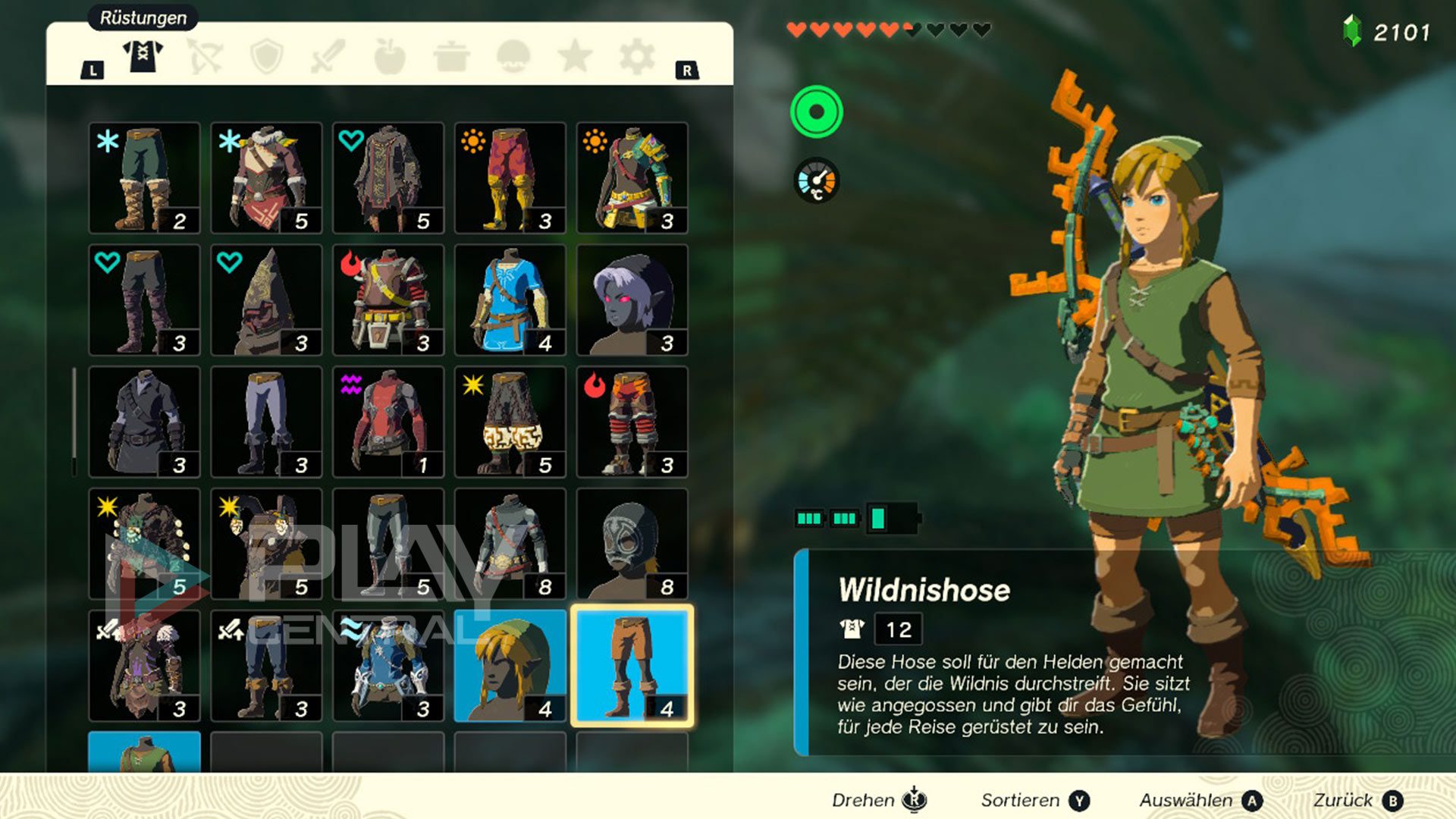The image size is (1456, 819).
Task: Select the green hero cap slot
Action: 510,666
